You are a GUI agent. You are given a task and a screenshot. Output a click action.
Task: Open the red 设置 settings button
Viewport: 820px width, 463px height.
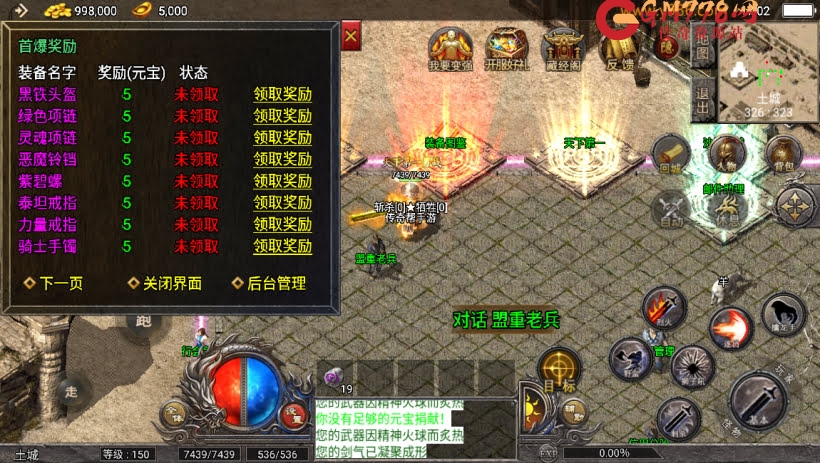coord(293,411)
